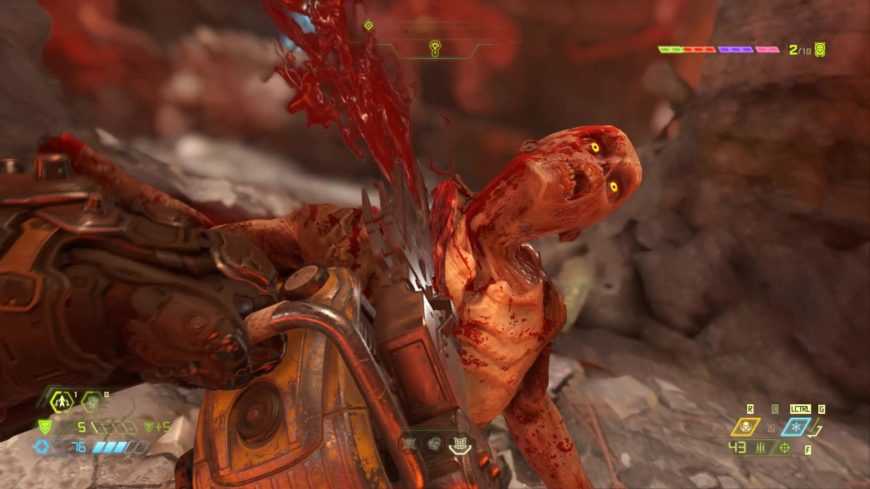Select the yellow diamond compass marker
This screenshot has height=489, width=870.
coord(368,25)
